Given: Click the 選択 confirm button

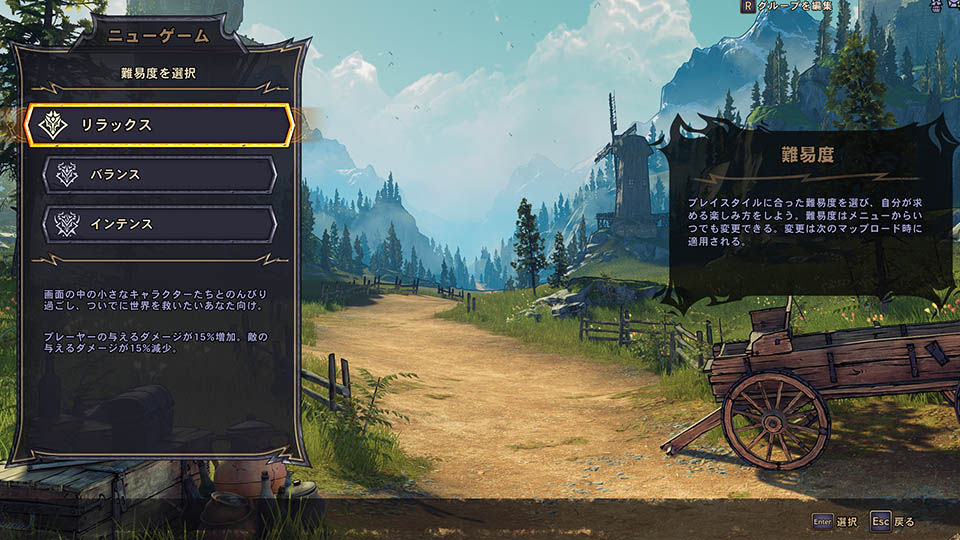Looking at the screenshot, I should coord(835,521).
